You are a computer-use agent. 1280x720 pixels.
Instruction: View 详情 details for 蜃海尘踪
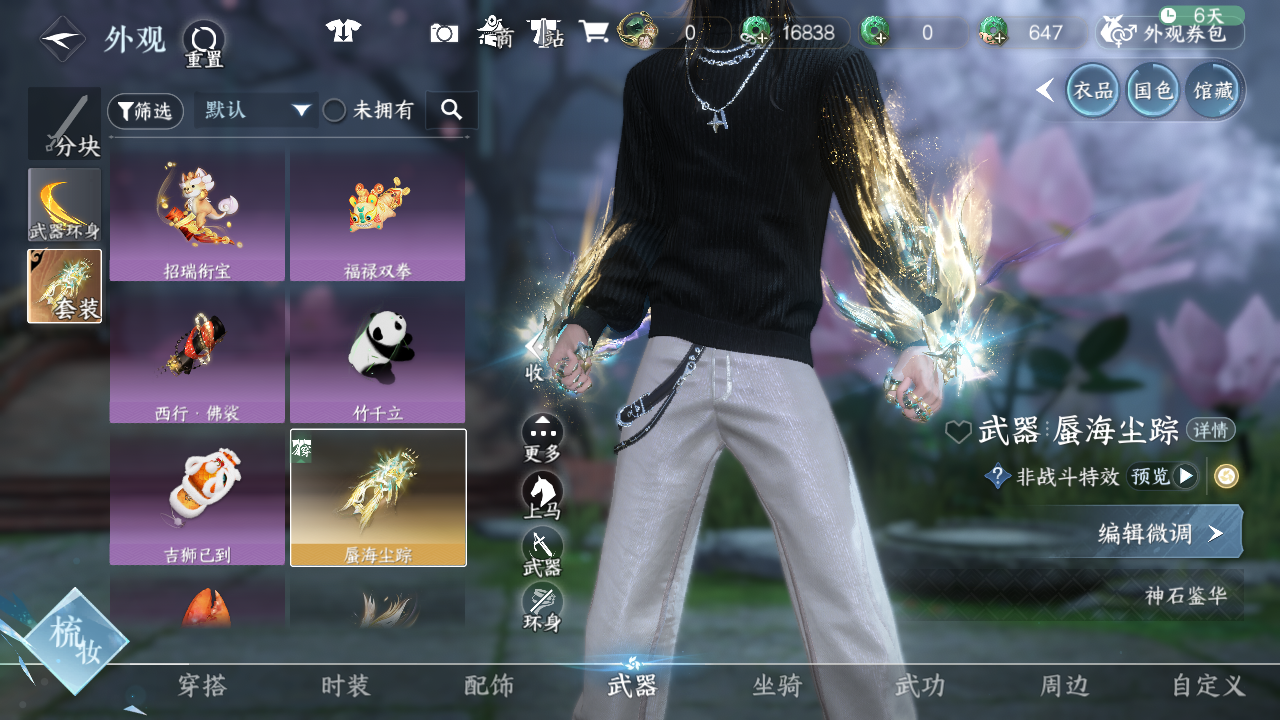(1210, 431)
